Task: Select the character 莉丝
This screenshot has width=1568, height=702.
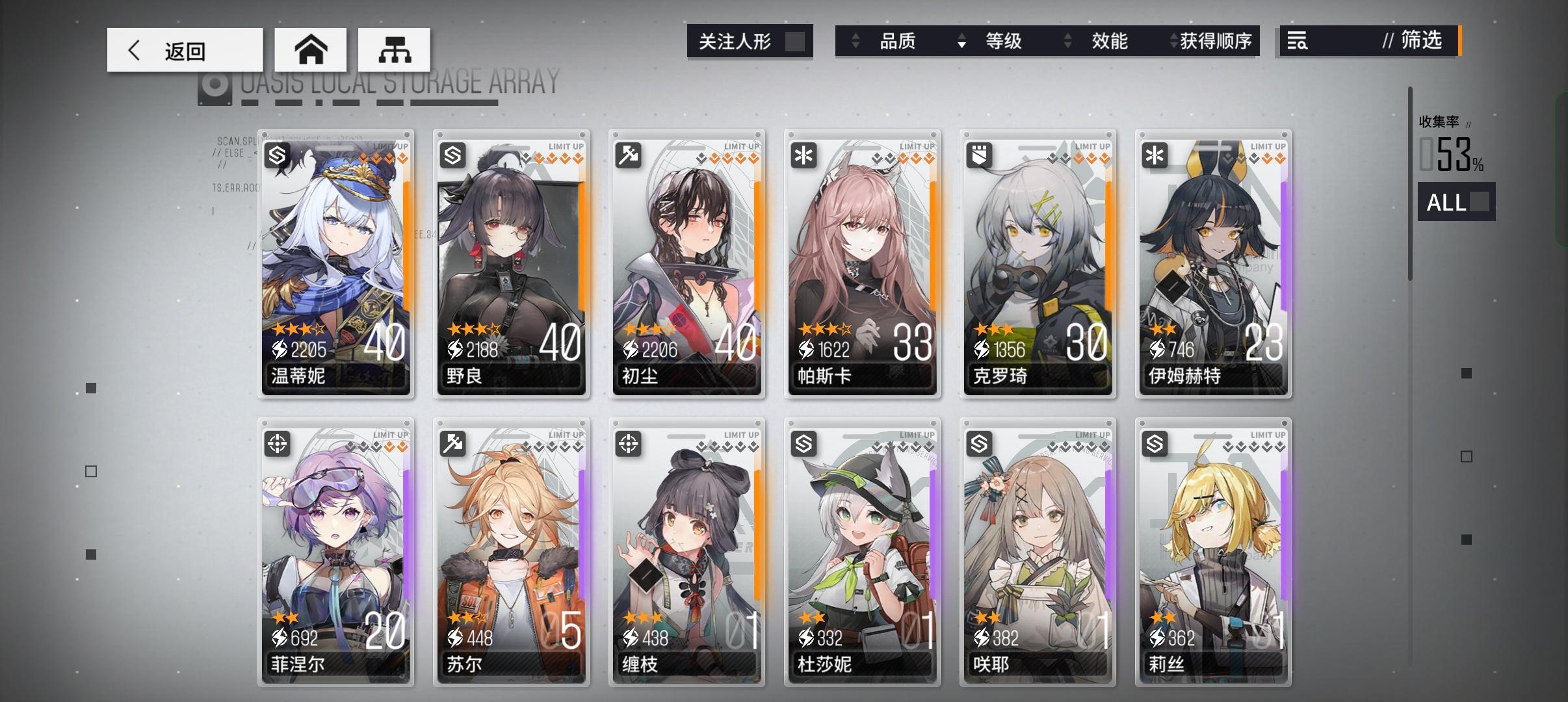Action: coord(1214,552)
